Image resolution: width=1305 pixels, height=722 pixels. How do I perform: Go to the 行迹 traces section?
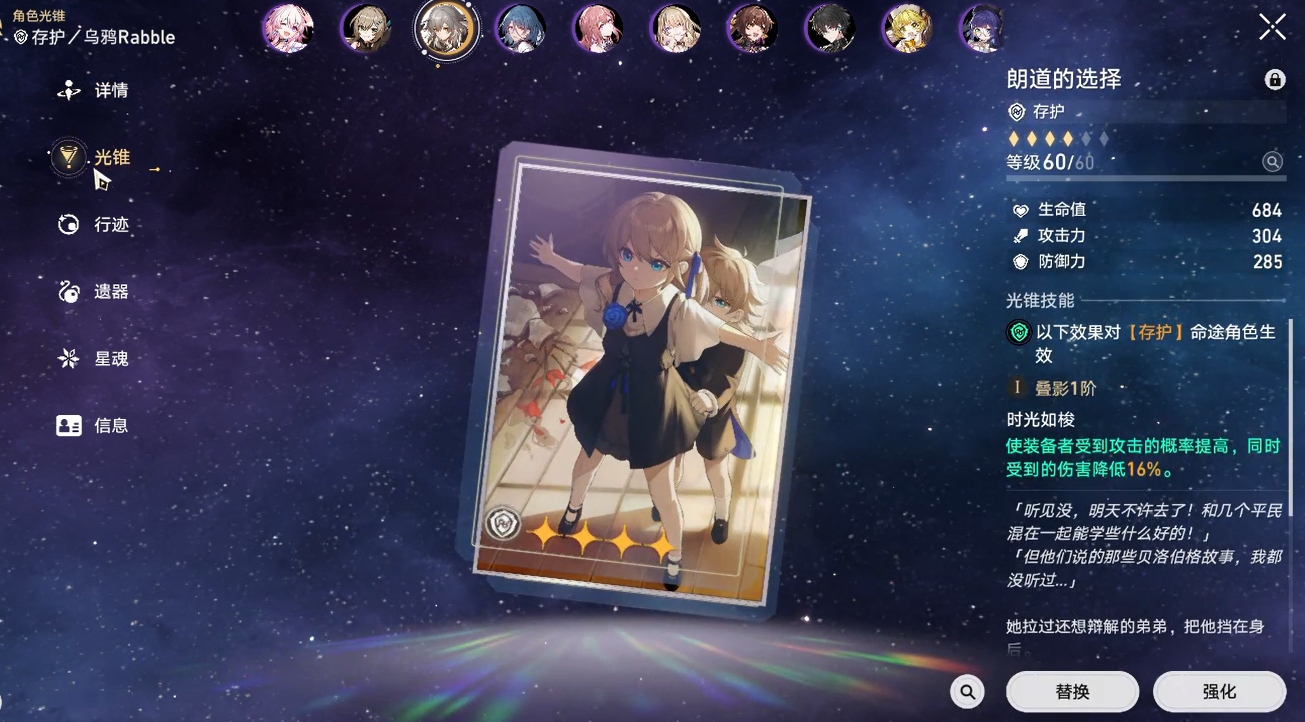(x=95, y=225)
